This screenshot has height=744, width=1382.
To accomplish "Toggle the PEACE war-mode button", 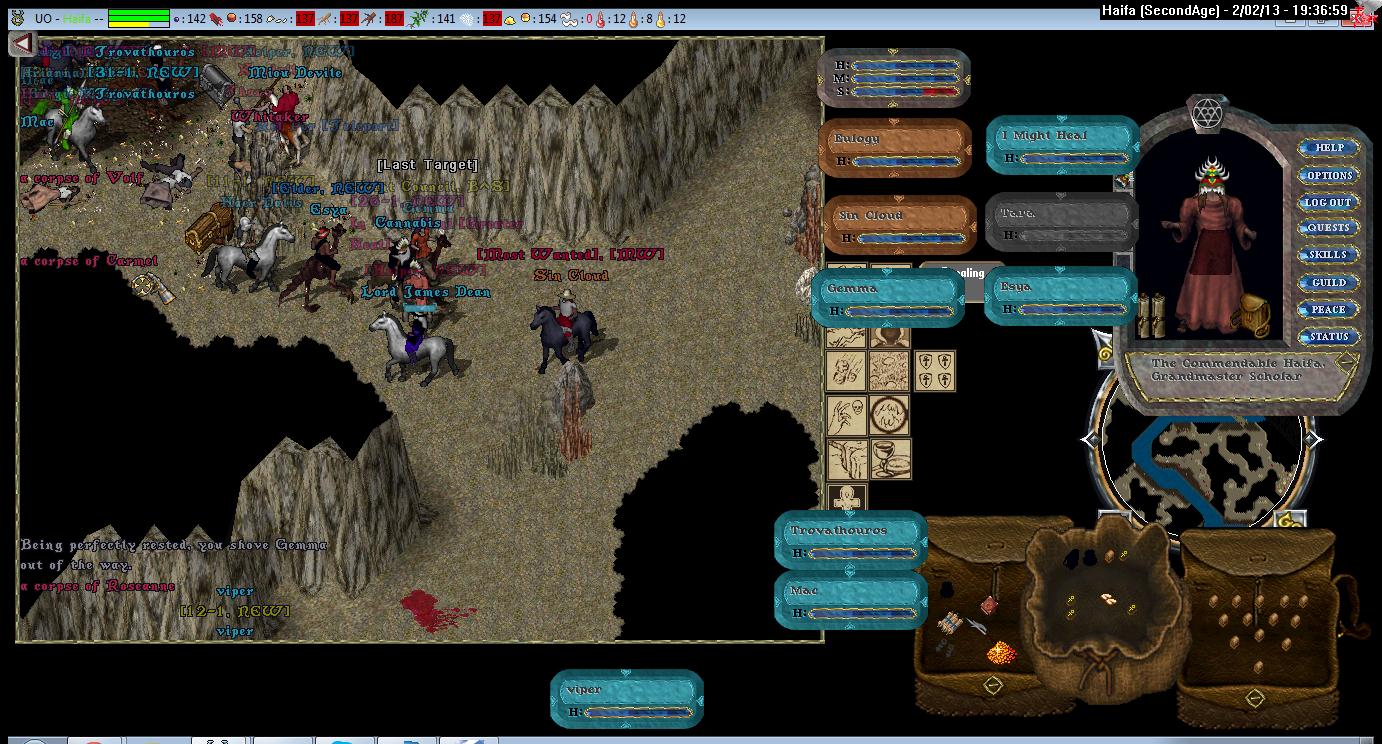I will [x=1329, y=310].
